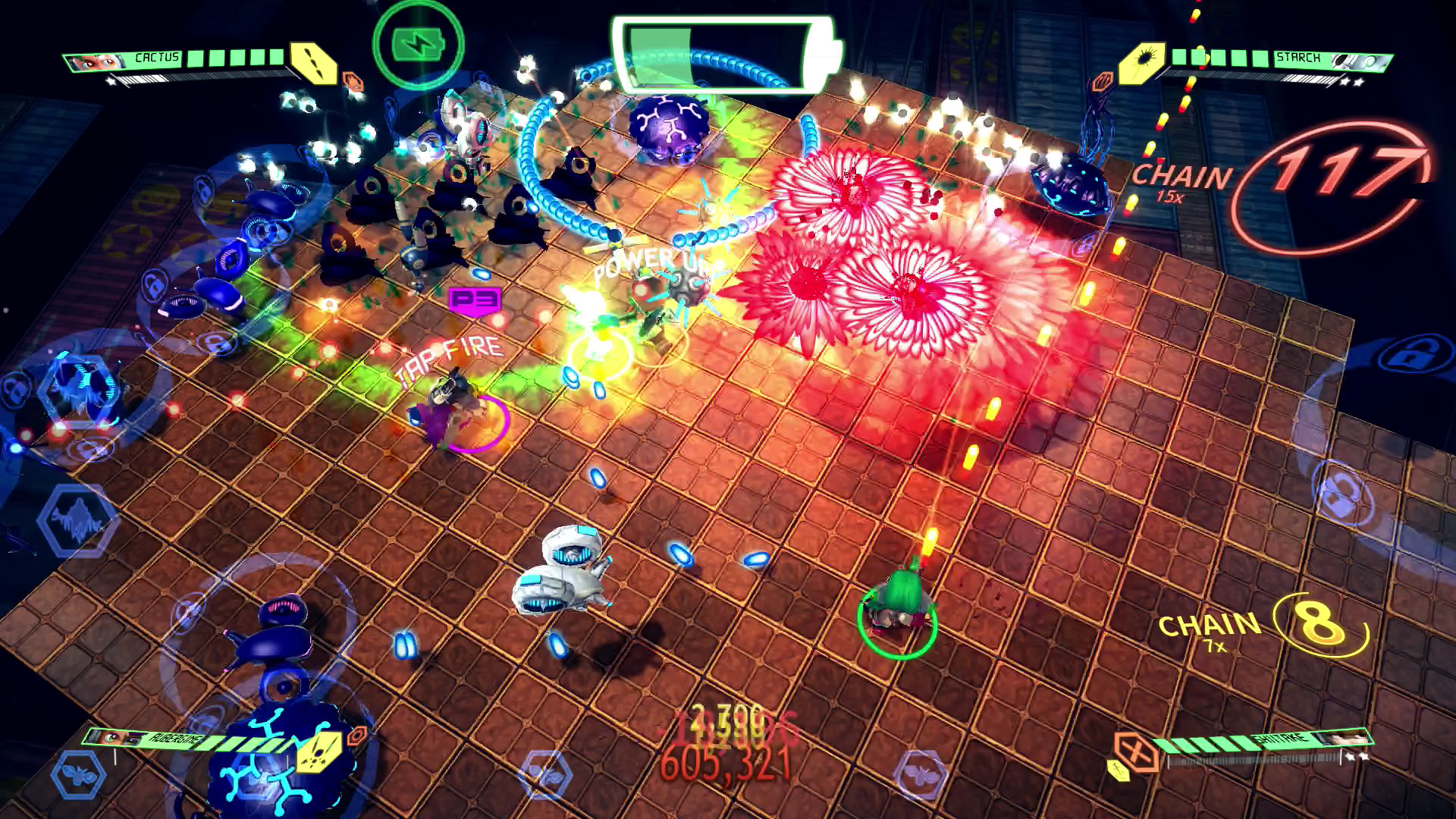Click the green battery charge icon
Viewport: 1456px width, 819px height.
coord(418,45)
